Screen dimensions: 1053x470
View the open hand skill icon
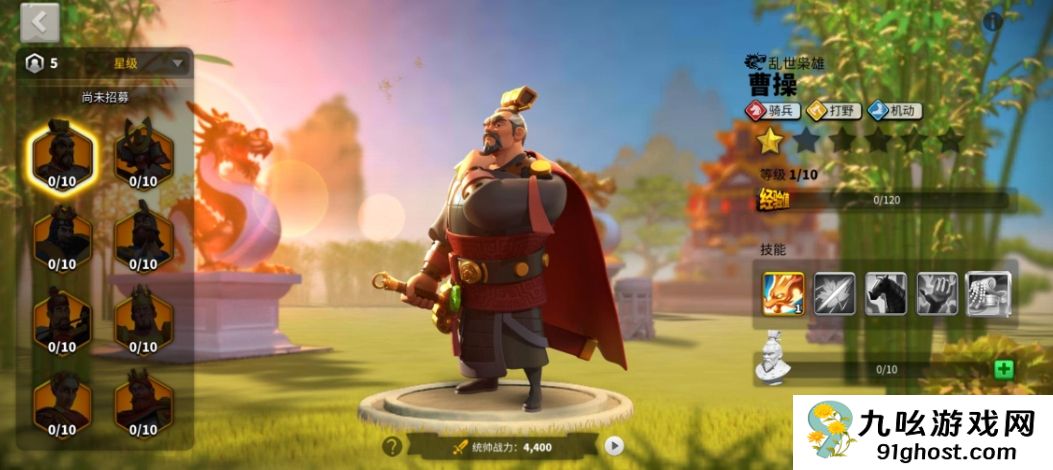[937, 294]
